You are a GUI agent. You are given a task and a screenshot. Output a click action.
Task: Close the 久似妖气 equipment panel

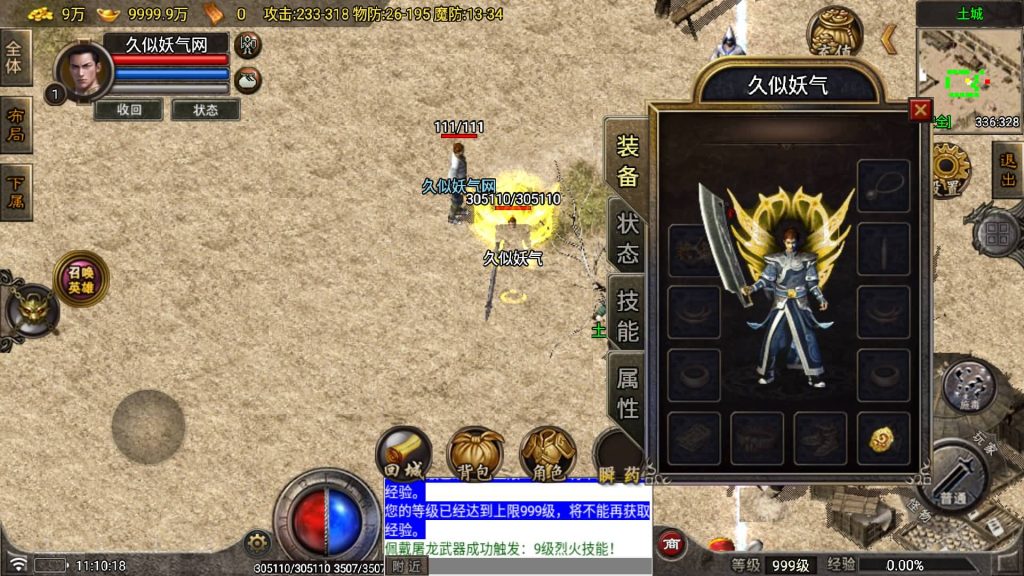920,110
